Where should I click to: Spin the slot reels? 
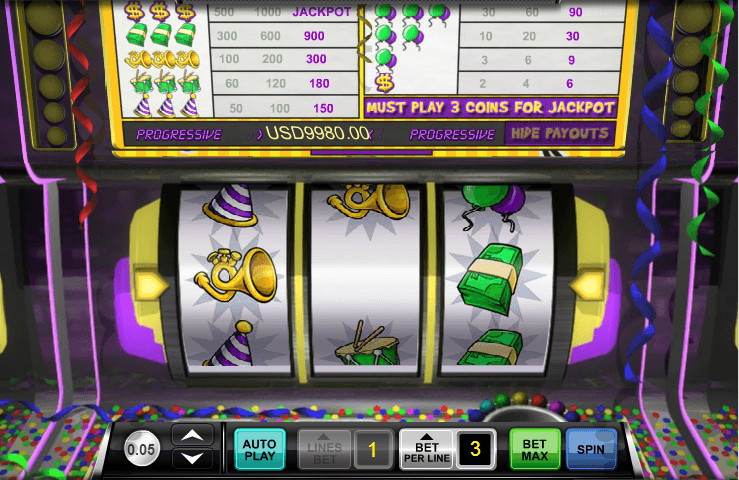(x=590, y=449)
